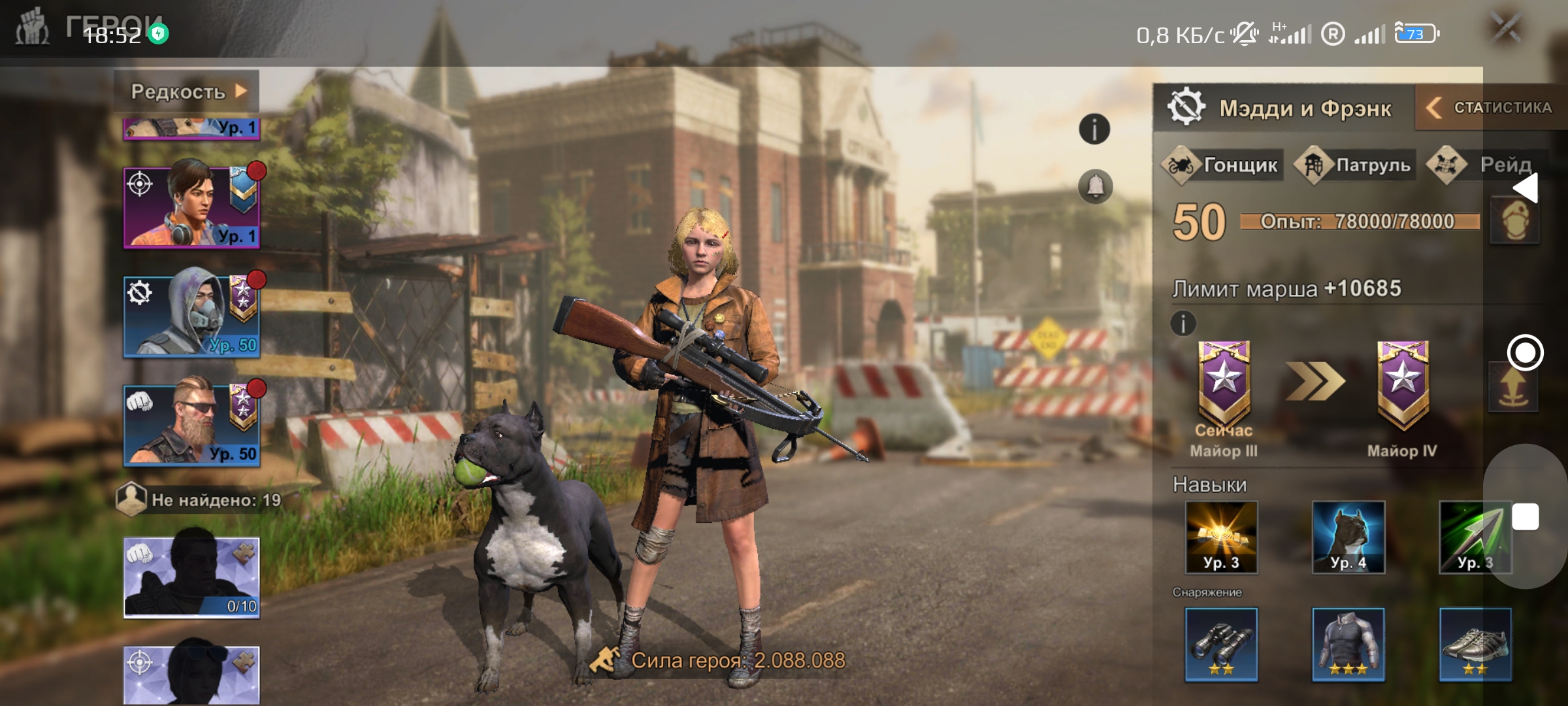1568x706 pixels.
Task: Select the binoculars equipment slot
Action: tap(1221, 645)
